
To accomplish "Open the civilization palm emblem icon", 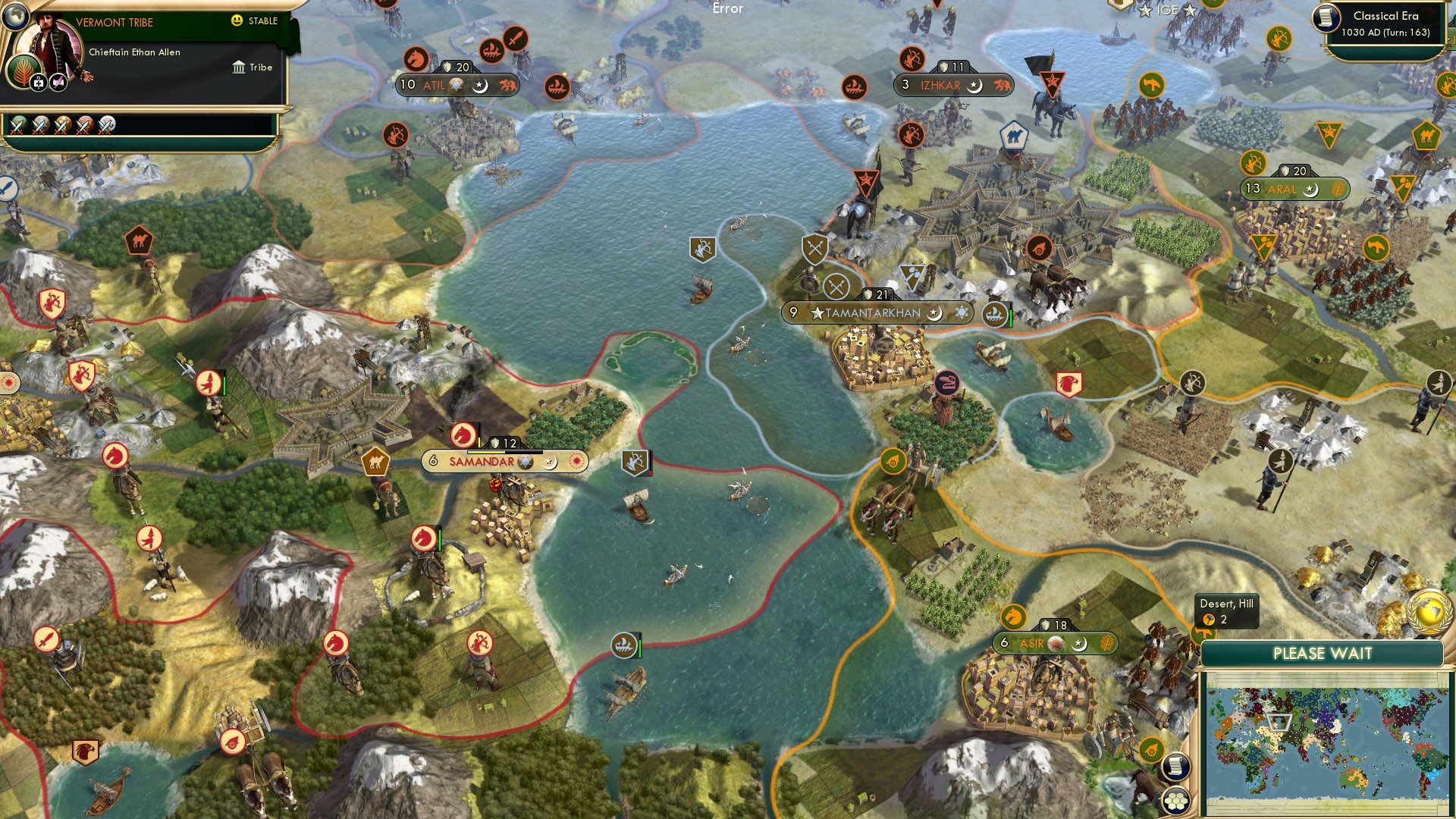I will 23,71.
